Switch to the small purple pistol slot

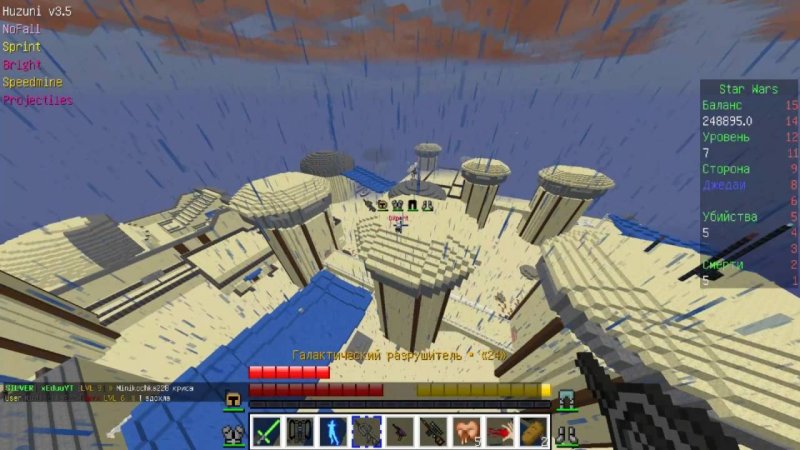(x=400, y=431)
